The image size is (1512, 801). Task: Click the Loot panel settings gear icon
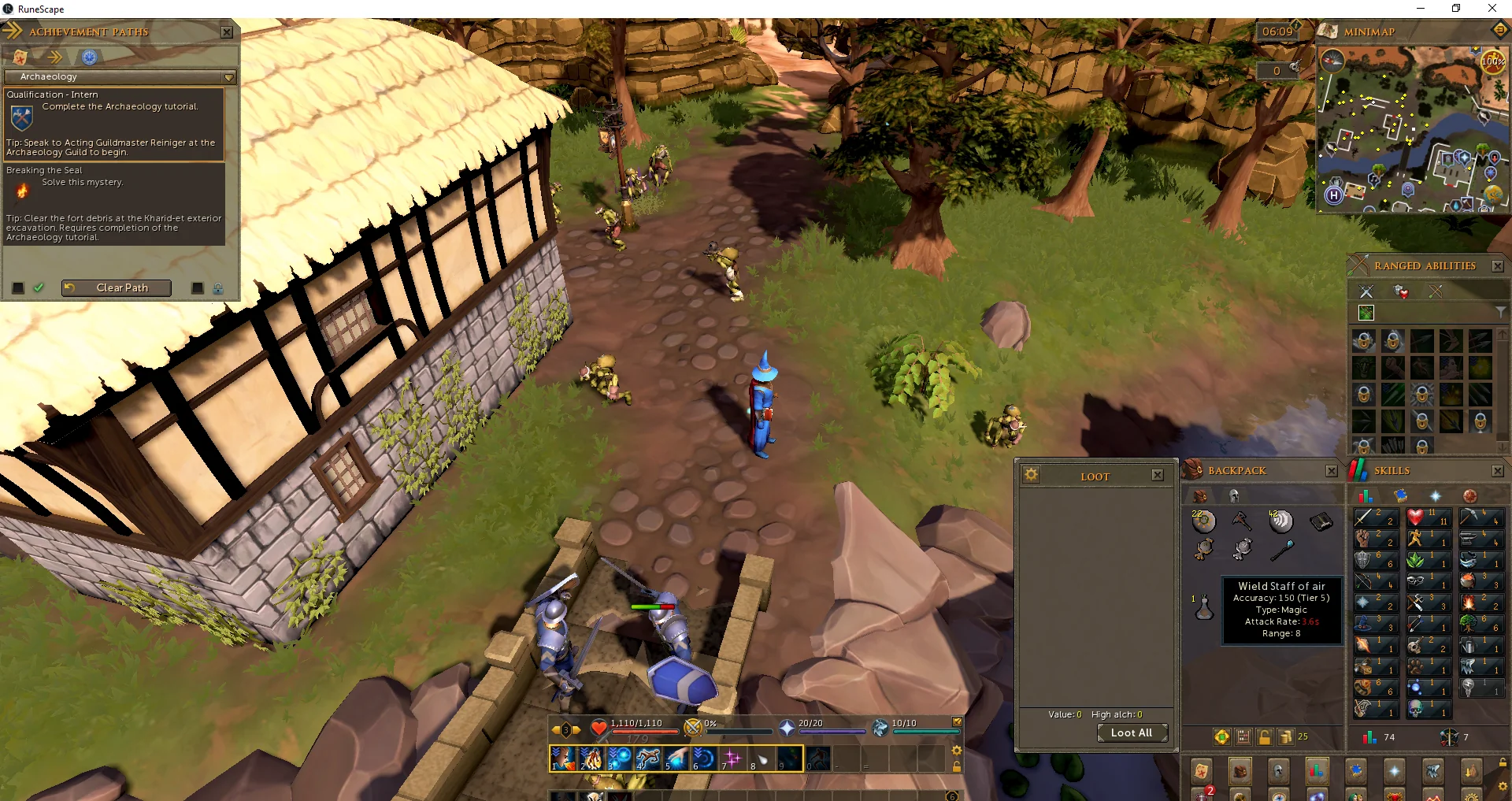(1032, 475)
